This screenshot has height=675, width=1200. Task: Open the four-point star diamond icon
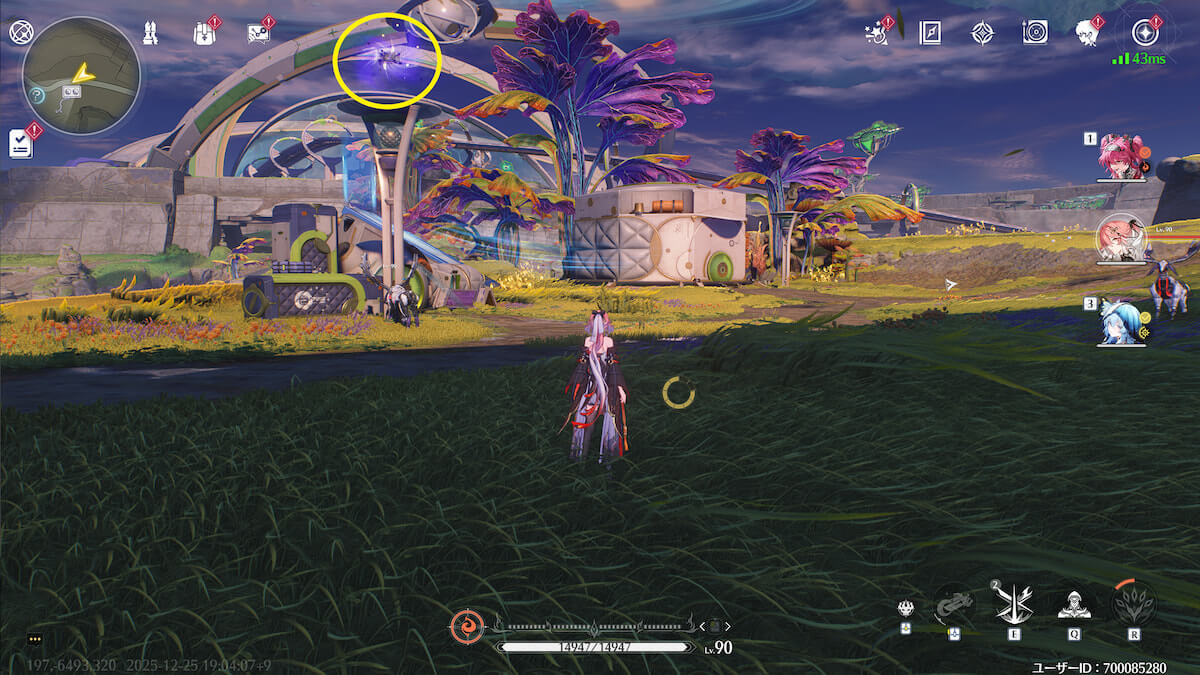pyautogui.click(x=982, y=32)
